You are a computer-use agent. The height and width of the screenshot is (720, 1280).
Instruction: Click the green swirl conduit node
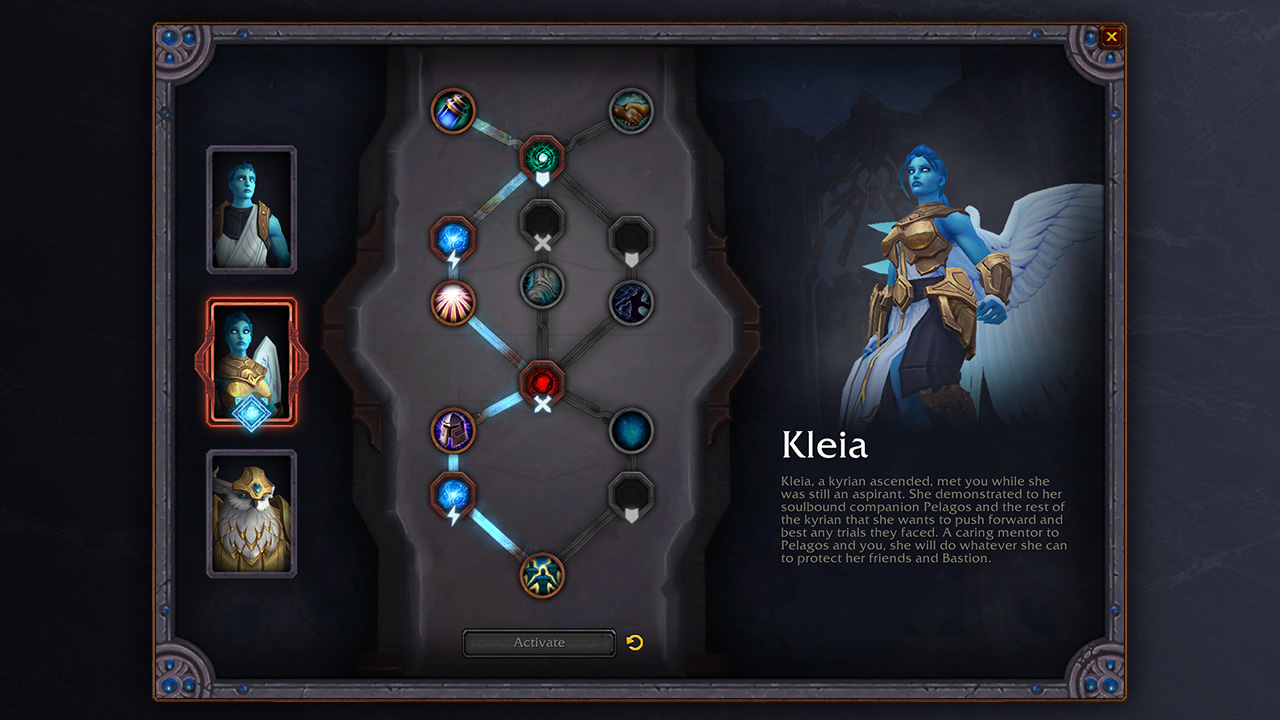point(542,157)
